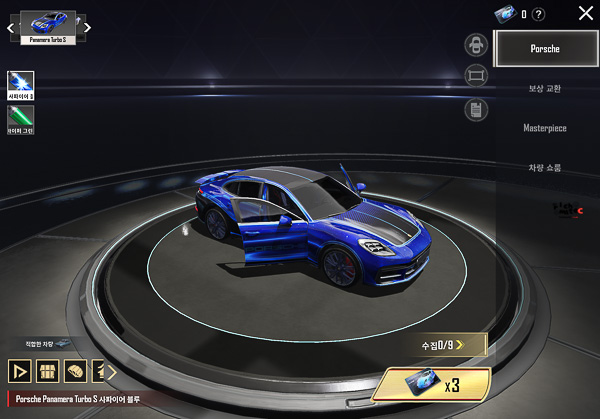Click the round car front-view icon
Image resolution: width=600 pixels, height=419 pixels.
pos(476,44)
